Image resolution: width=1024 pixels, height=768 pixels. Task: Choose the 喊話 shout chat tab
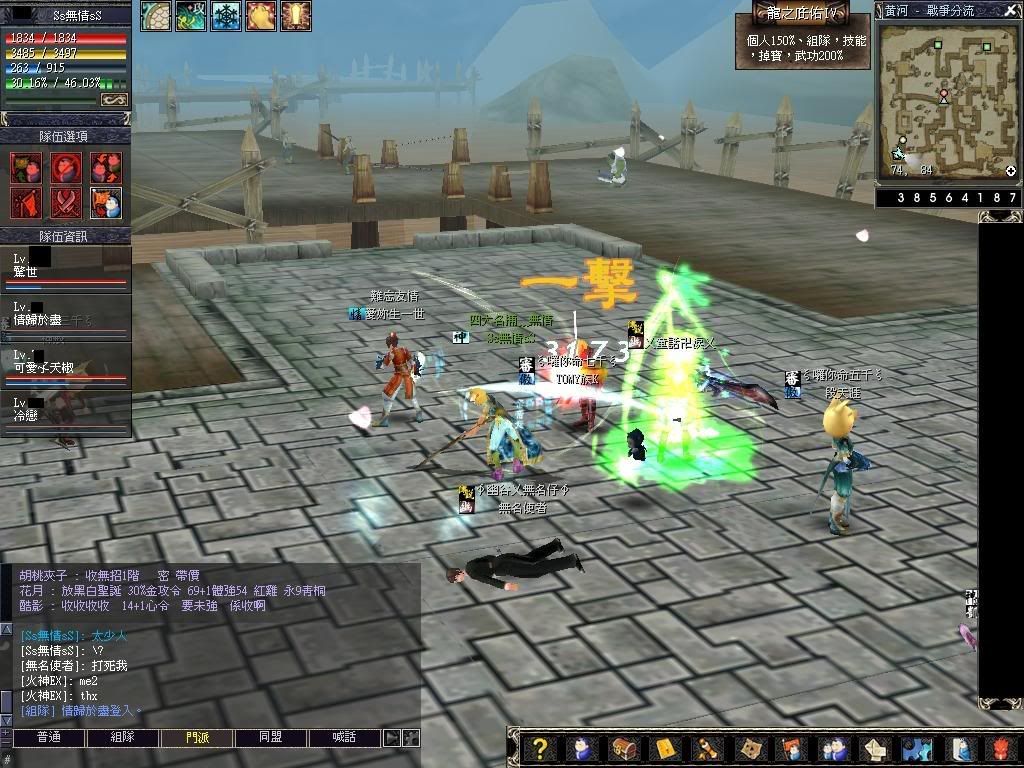(x=344, y=737)
